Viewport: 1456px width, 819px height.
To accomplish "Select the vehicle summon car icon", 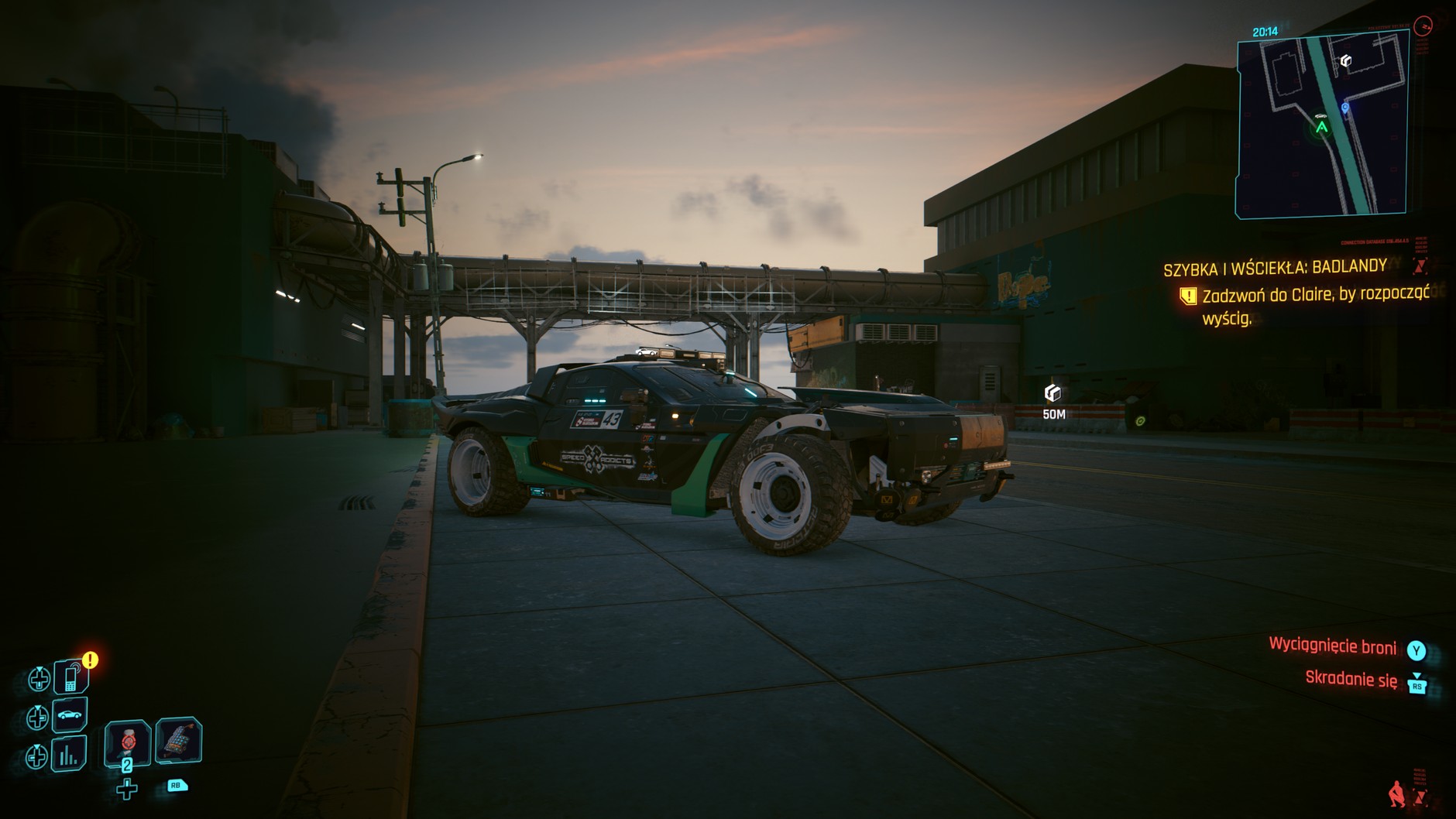I will point(68,716).
